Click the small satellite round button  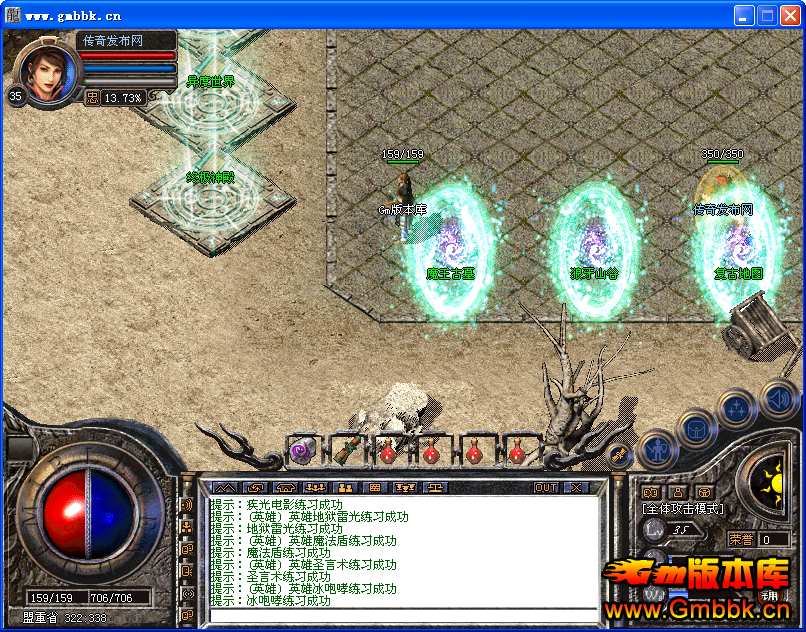[x=619, y=453]
